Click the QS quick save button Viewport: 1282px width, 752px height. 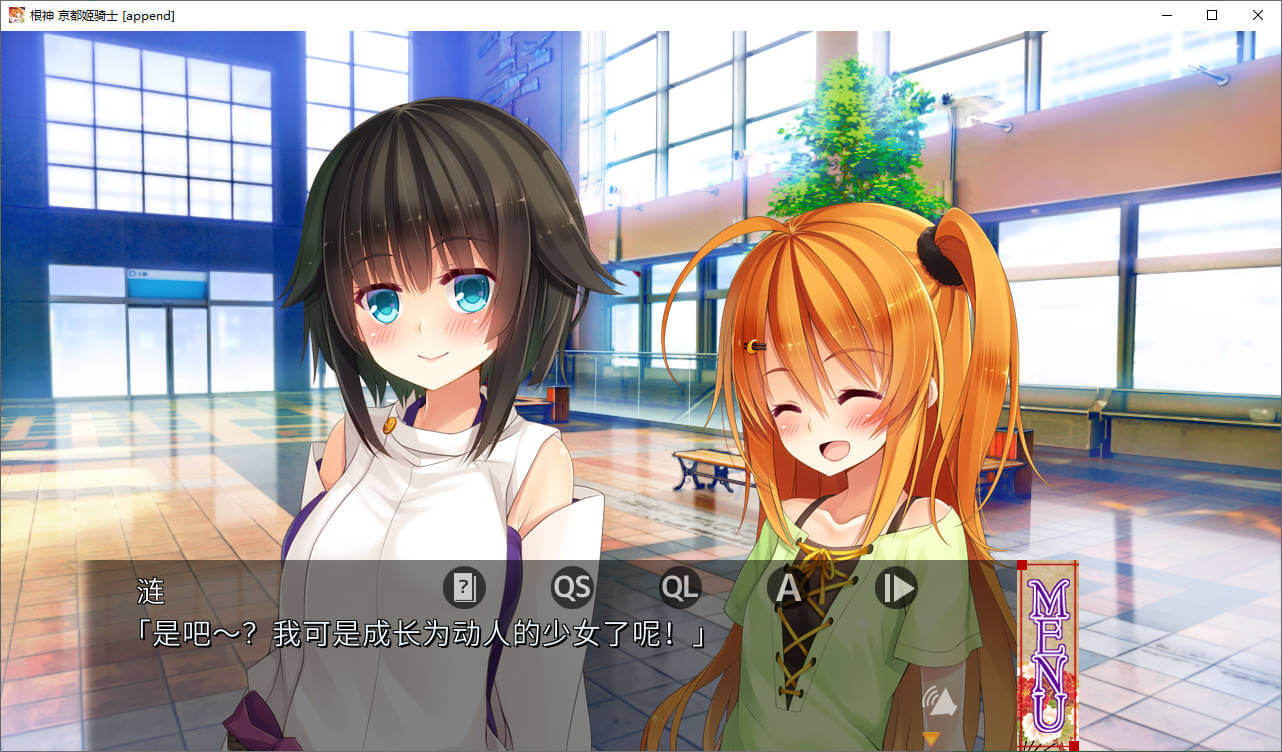[572, 588]
